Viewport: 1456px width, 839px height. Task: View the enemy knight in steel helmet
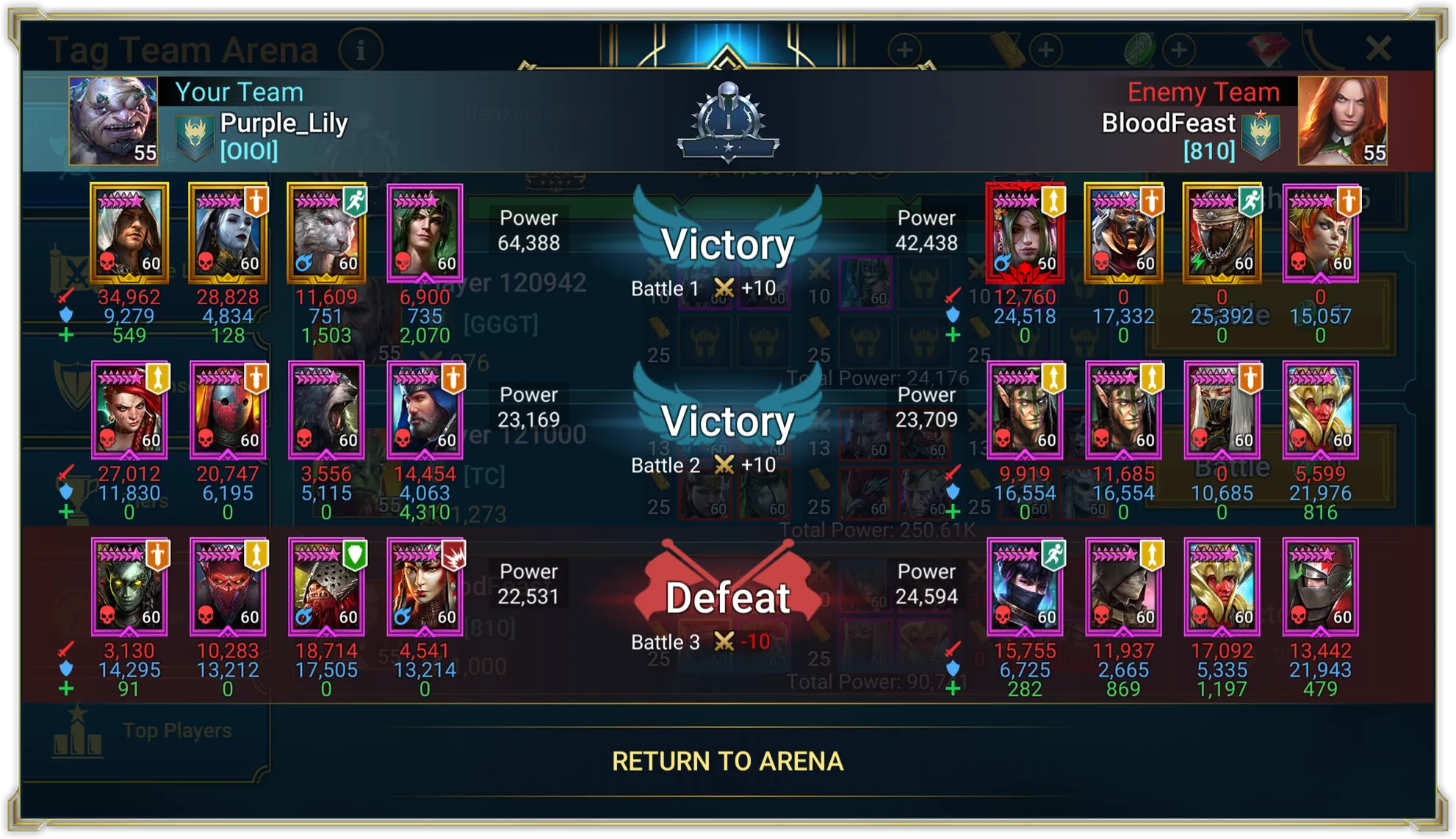pyautogui.click(x=1320, y=586)
